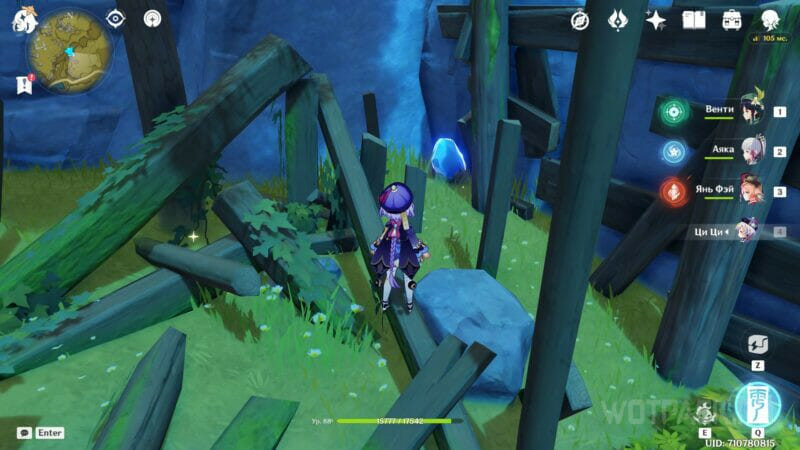Unleash the glowing Elemental Burst icon
This screenshot has height=450, width=800.
757,403
